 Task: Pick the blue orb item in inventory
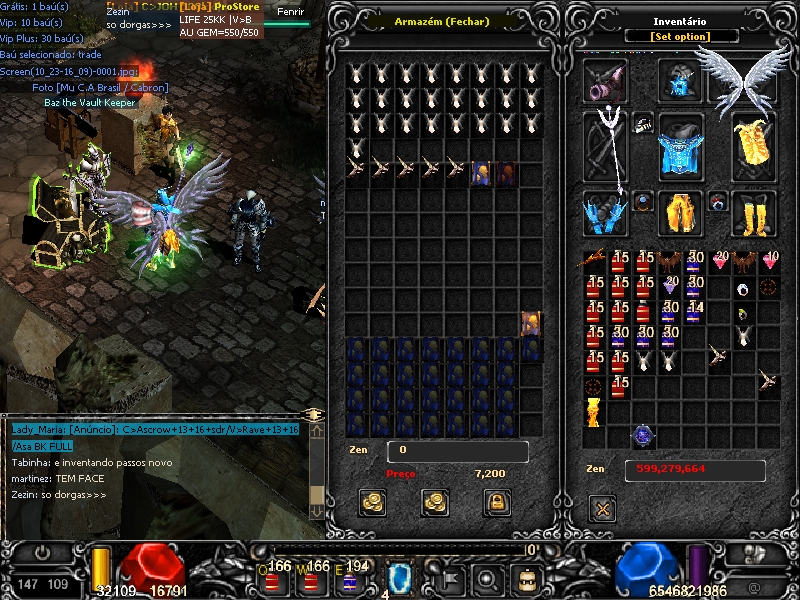click(x=643, y=435)
